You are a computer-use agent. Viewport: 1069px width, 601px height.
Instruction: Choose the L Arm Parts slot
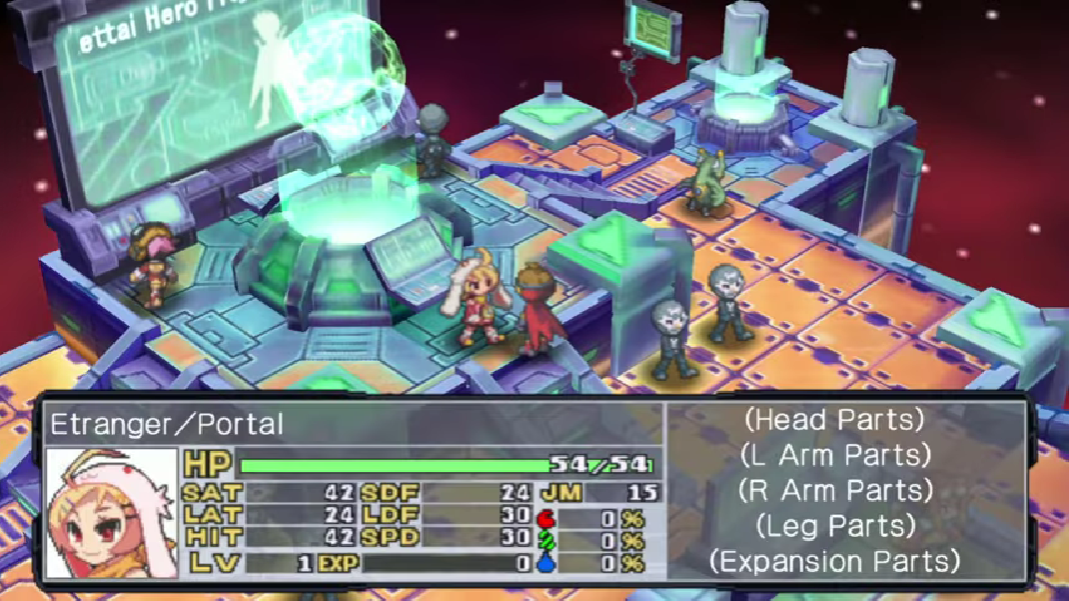(835, 455)
